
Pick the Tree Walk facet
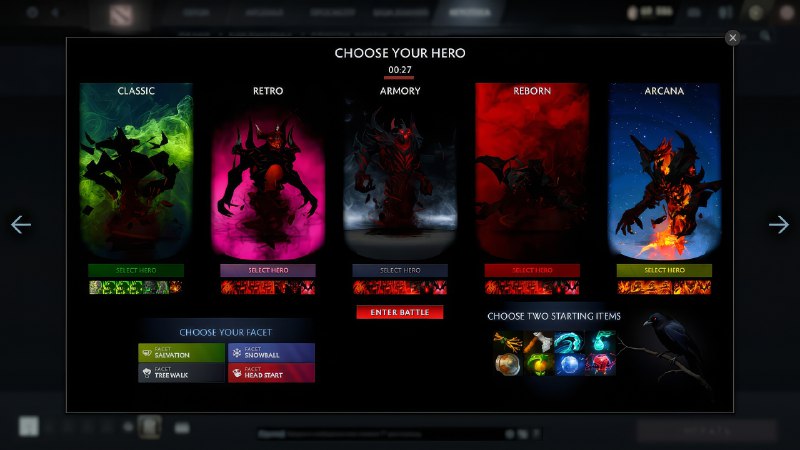(181, 372)
